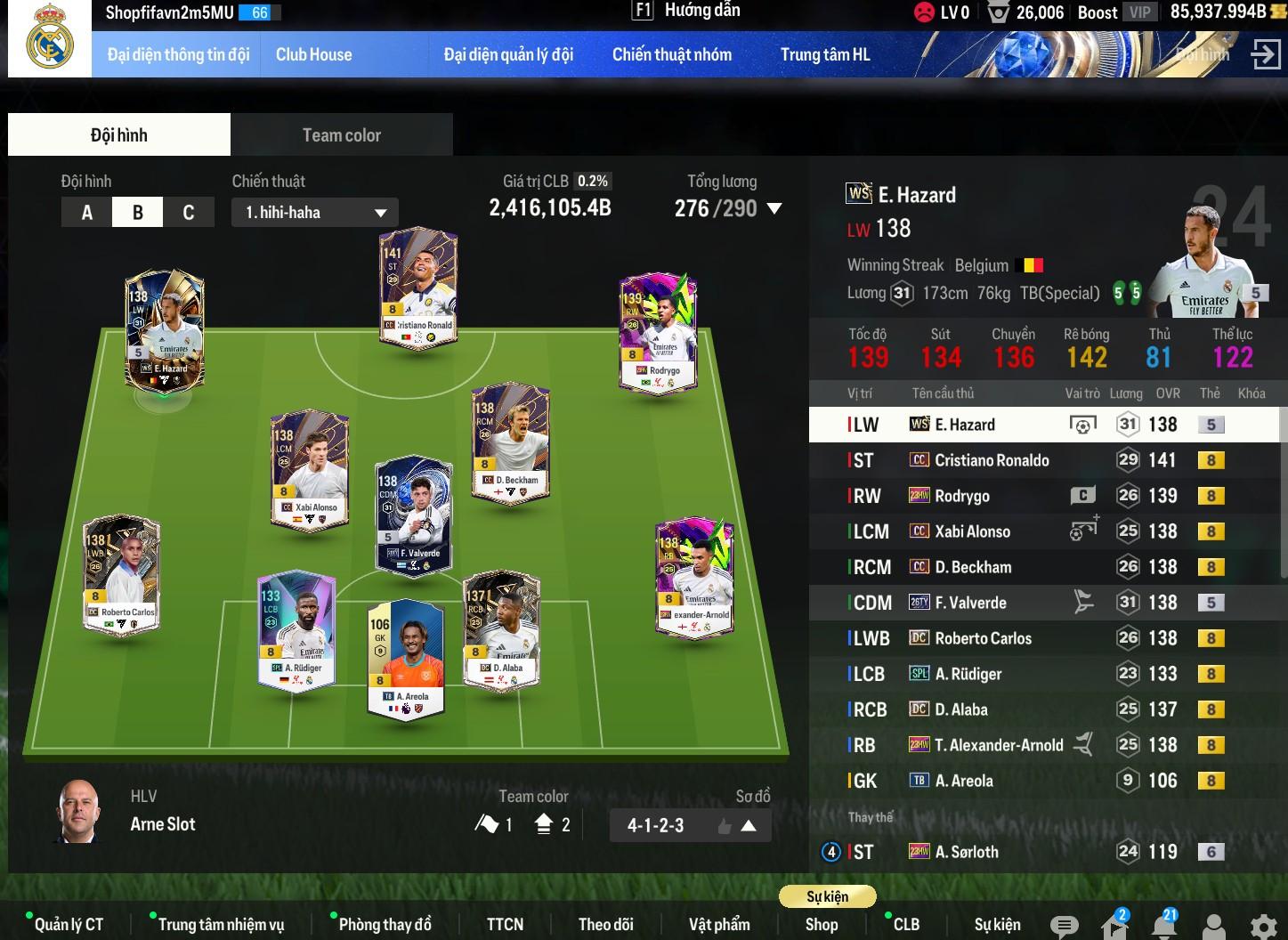
Task: Click the exit door icon
Action: (1264, 54)
